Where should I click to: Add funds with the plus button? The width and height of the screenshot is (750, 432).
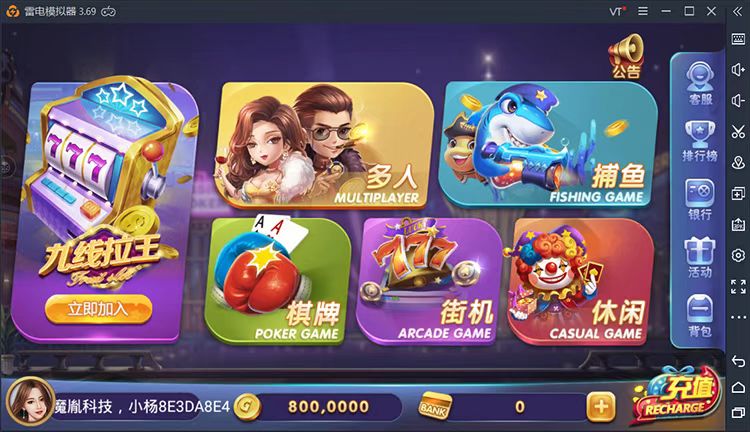[600, 406]
